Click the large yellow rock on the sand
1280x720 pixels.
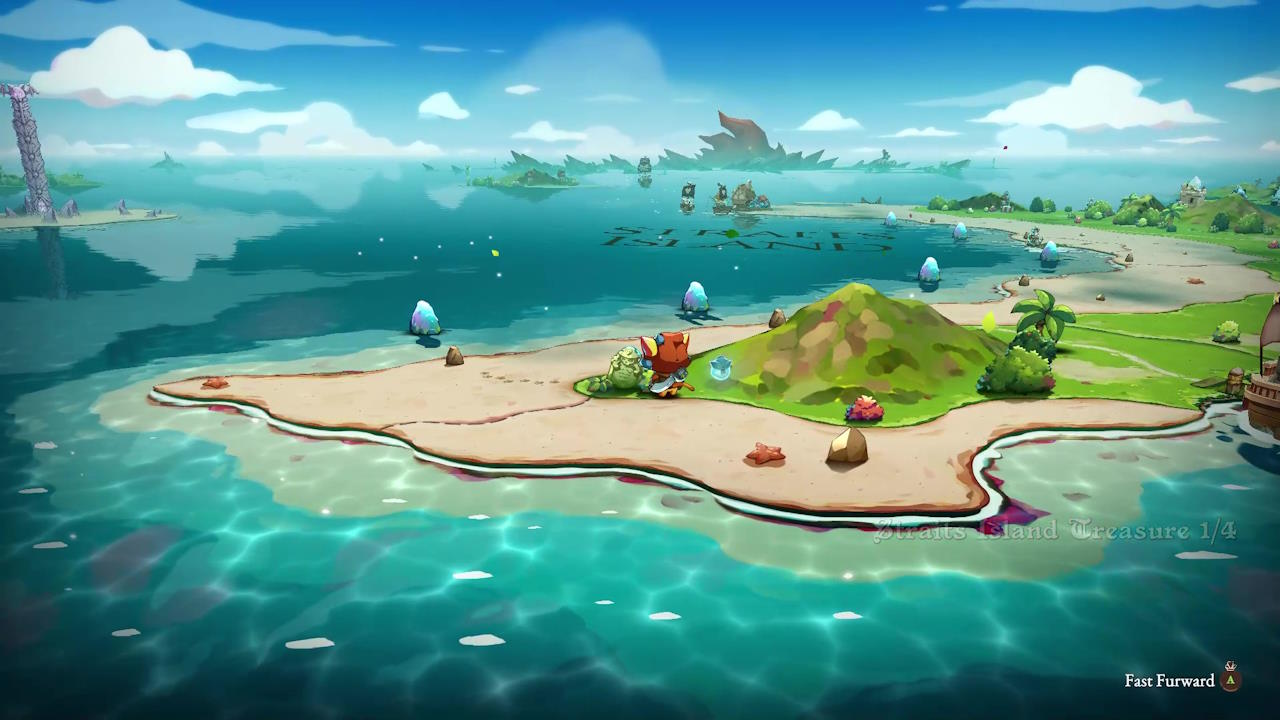pos(845,447)
